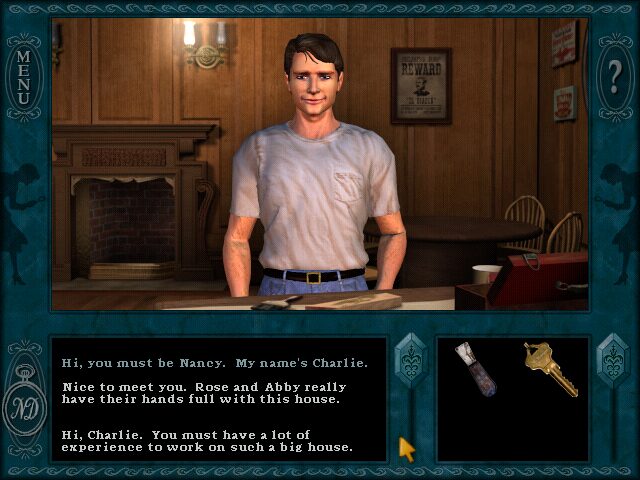640x480 pixels.
Task: Open help with the question mark button
Action: (x=615, y=76)
